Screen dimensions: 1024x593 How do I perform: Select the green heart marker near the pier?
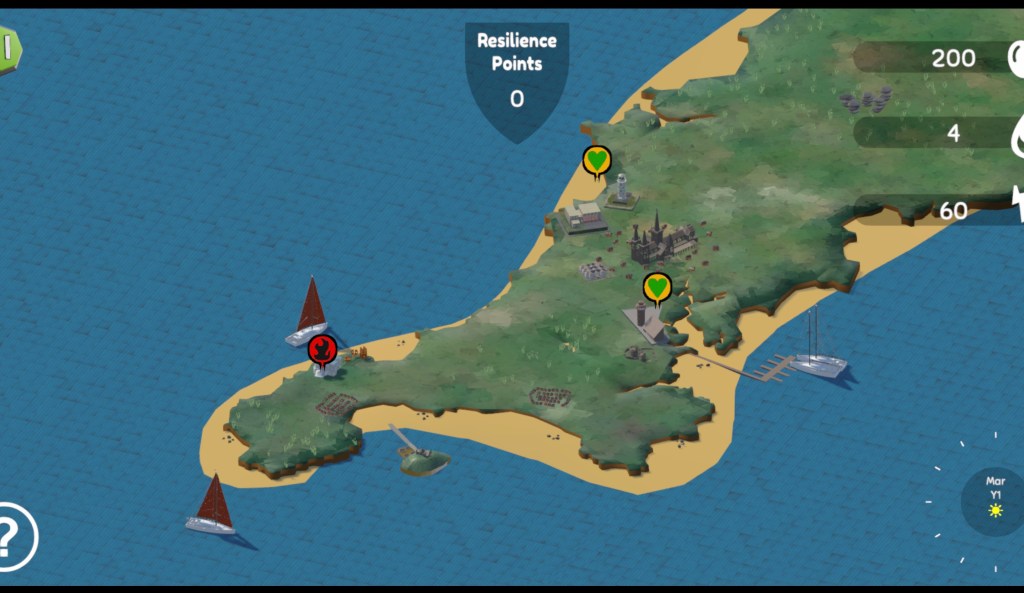[656, 288]
